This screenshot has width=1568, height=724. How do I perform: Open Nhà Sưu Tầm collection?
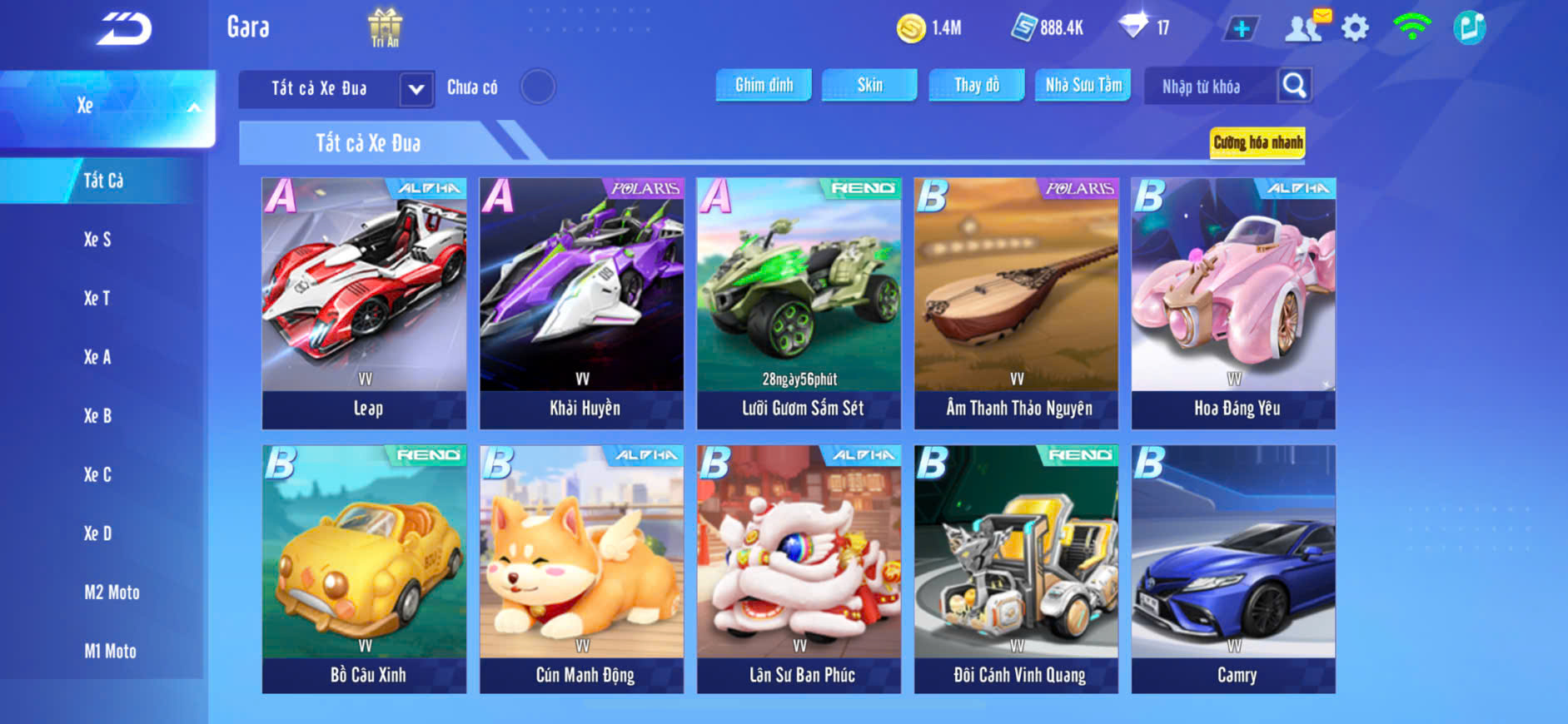click(1083, 85)
